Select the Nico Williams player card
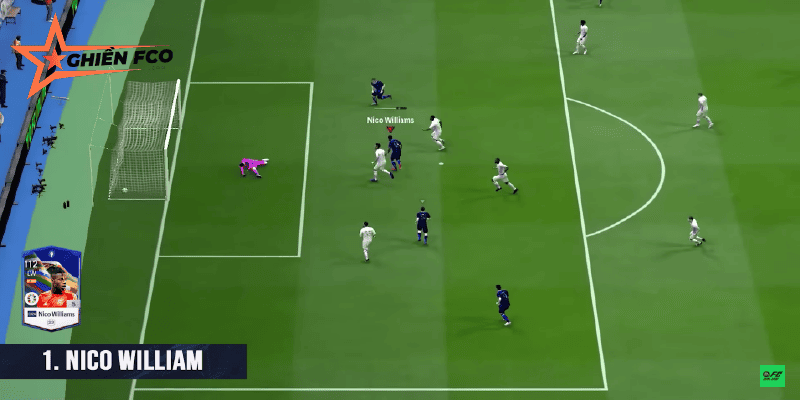 [51, 289]
